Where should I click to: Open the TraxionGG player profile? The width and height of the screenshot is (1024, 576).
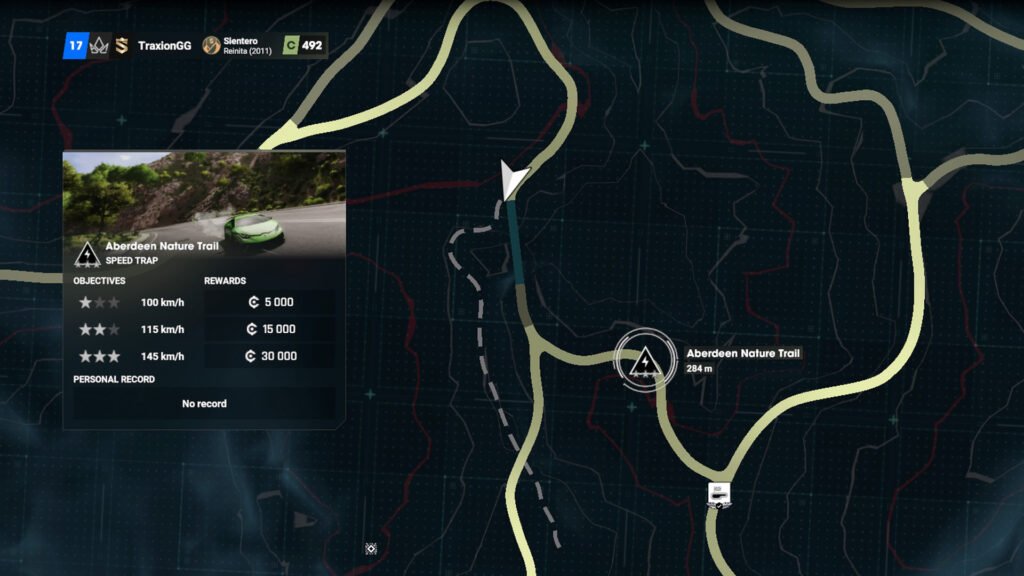pos(165,45)
